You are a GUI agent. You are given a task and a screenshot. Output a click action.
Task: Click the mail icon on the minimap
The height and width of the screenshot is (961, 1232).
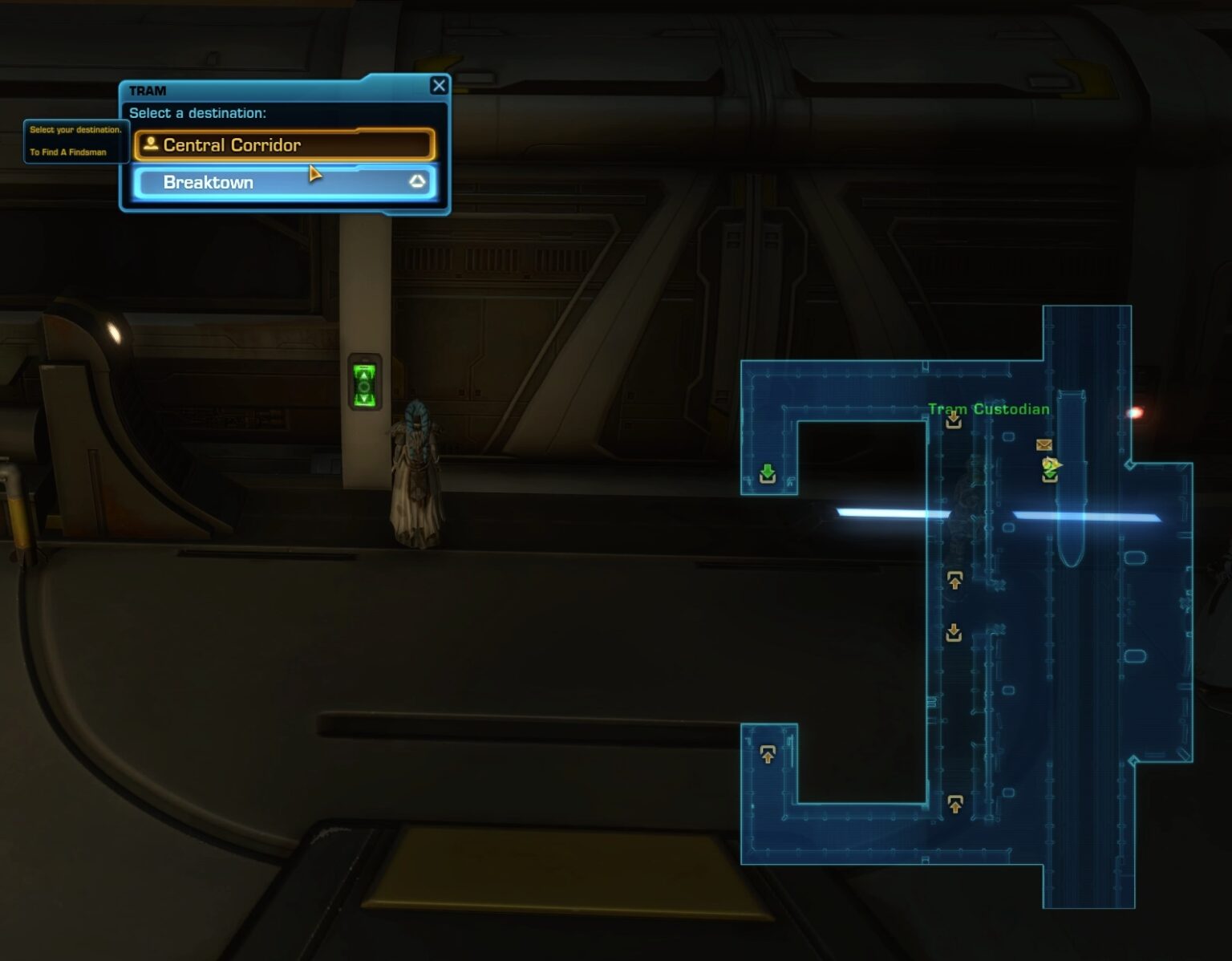(x=1044, y=445)
